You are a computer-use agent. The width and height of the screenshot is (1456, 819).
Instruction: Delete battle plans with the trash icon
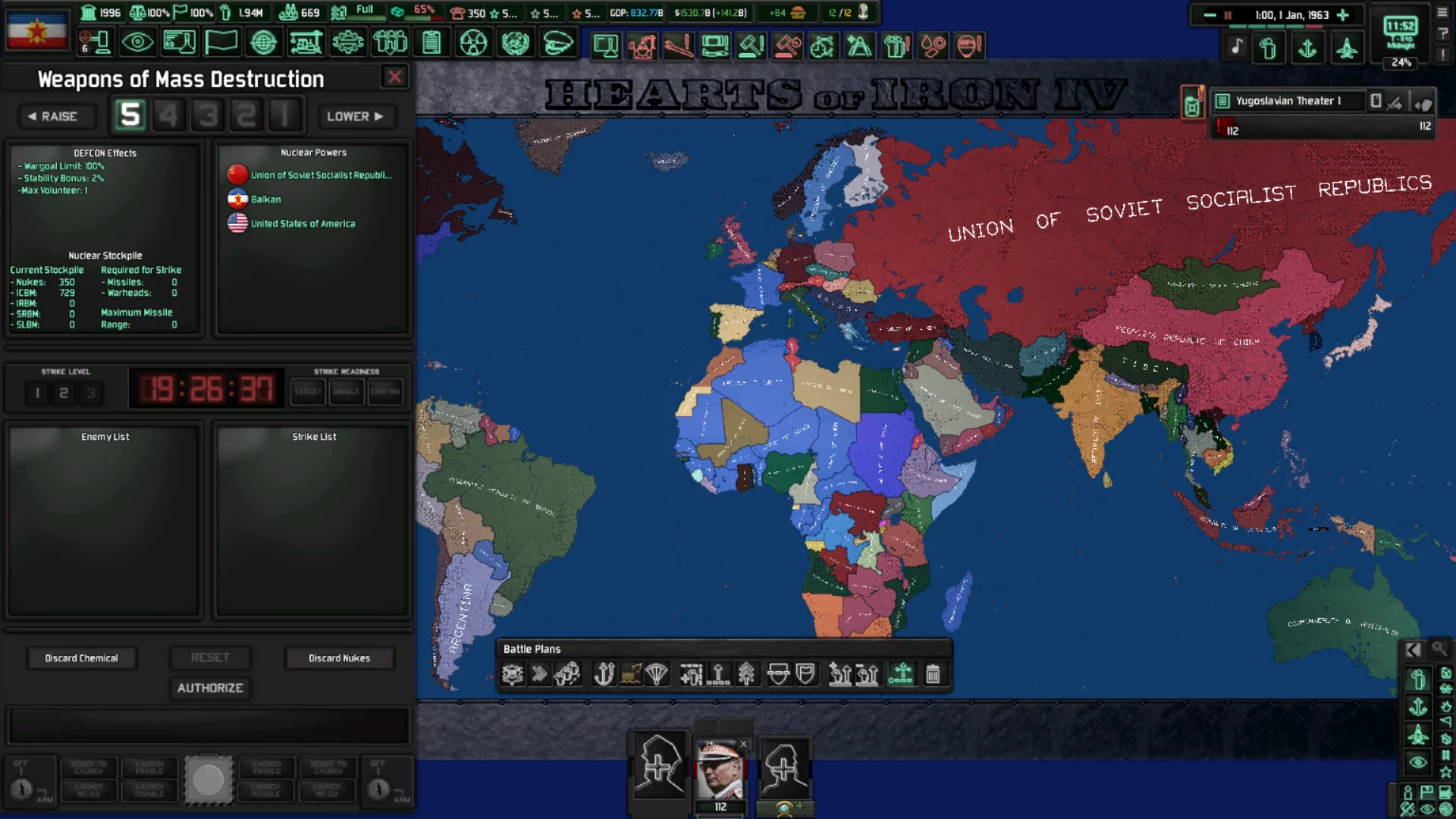tap(934, 673)
